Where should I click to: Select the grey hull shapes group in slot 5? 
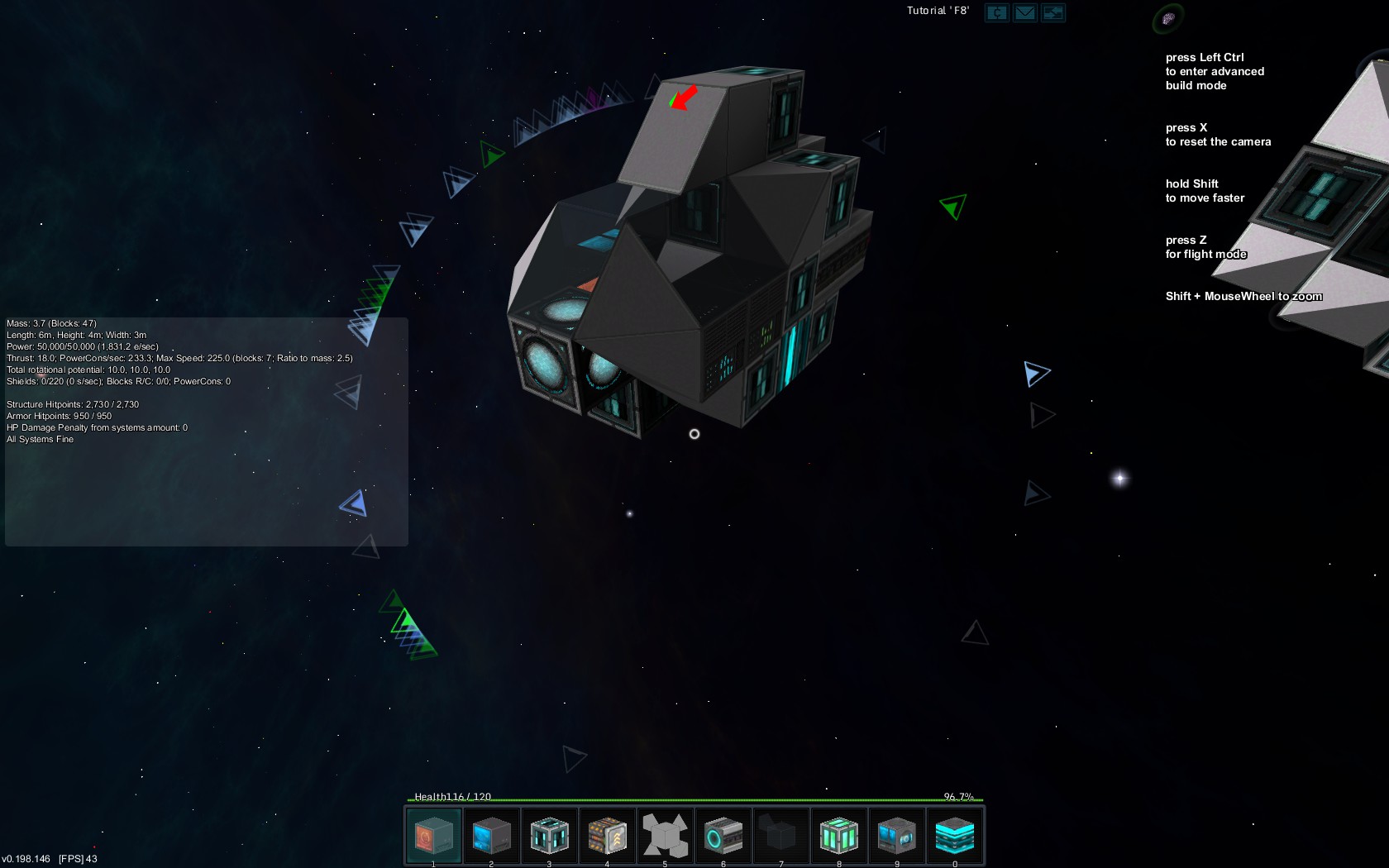pos(665,836)
